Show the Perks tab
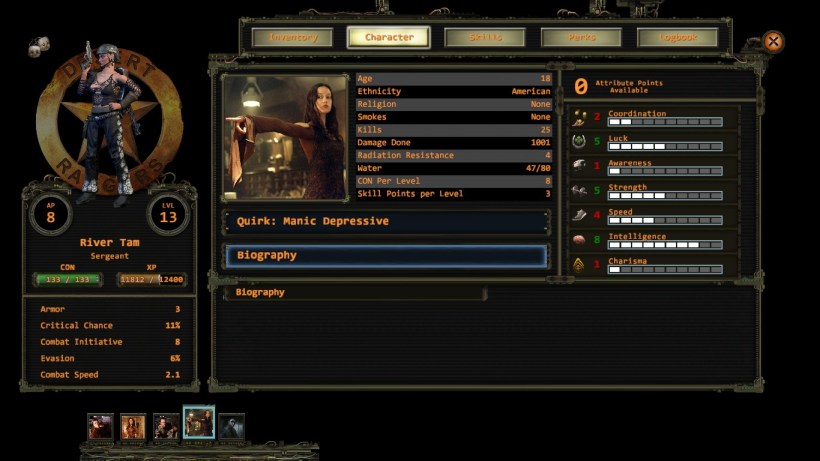 click(x=581, y=38)
